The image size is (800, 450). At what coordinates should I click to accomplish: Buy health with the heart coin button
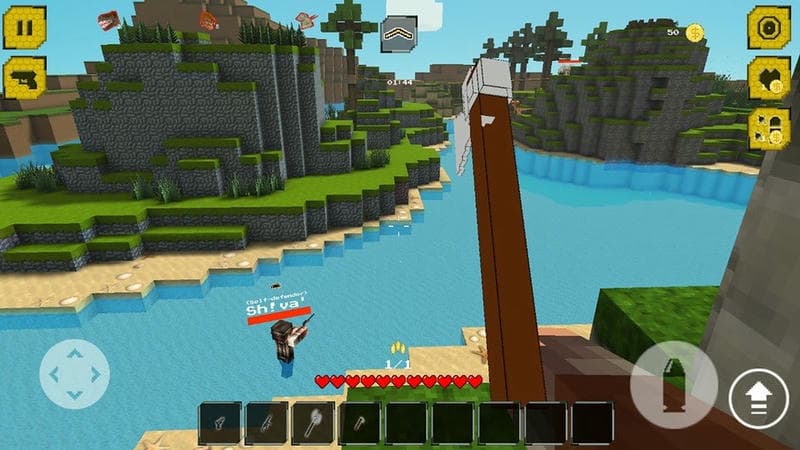click(x=769, y=78)
